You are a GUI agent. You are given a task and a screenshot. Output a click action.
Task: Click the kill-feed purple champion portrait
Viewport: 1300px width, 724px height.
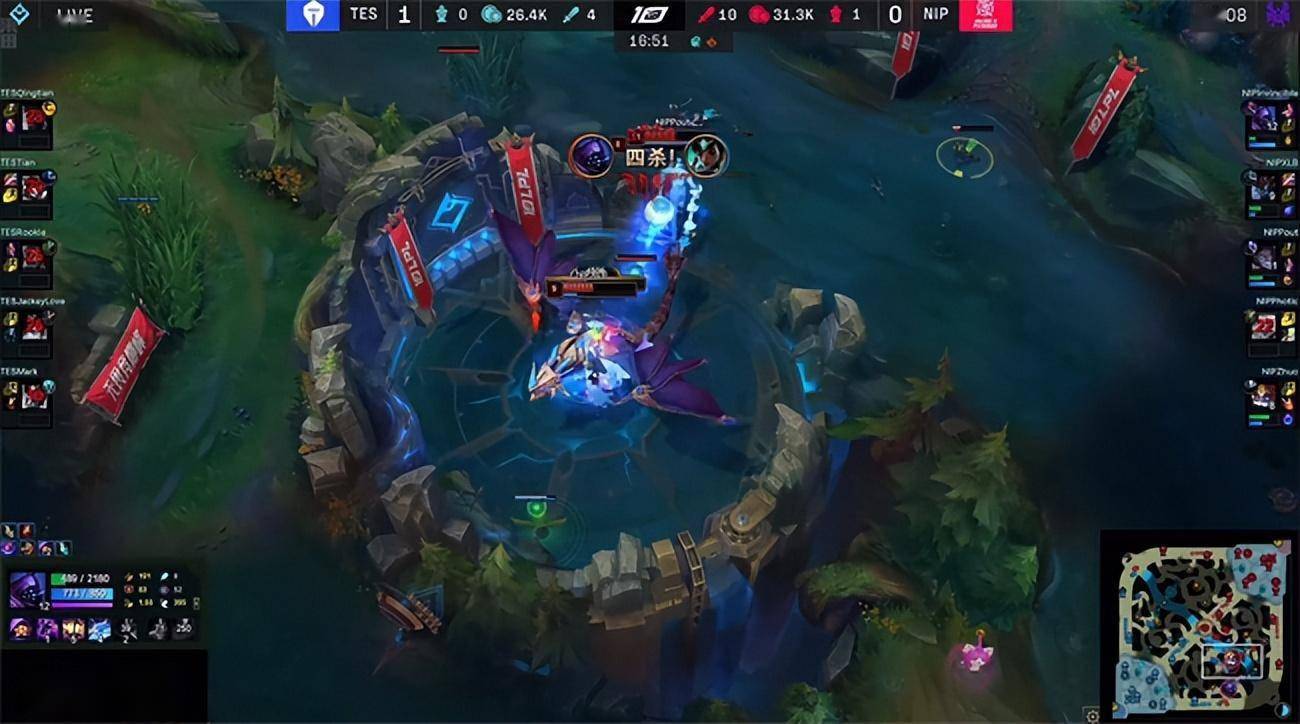(592, 156)
